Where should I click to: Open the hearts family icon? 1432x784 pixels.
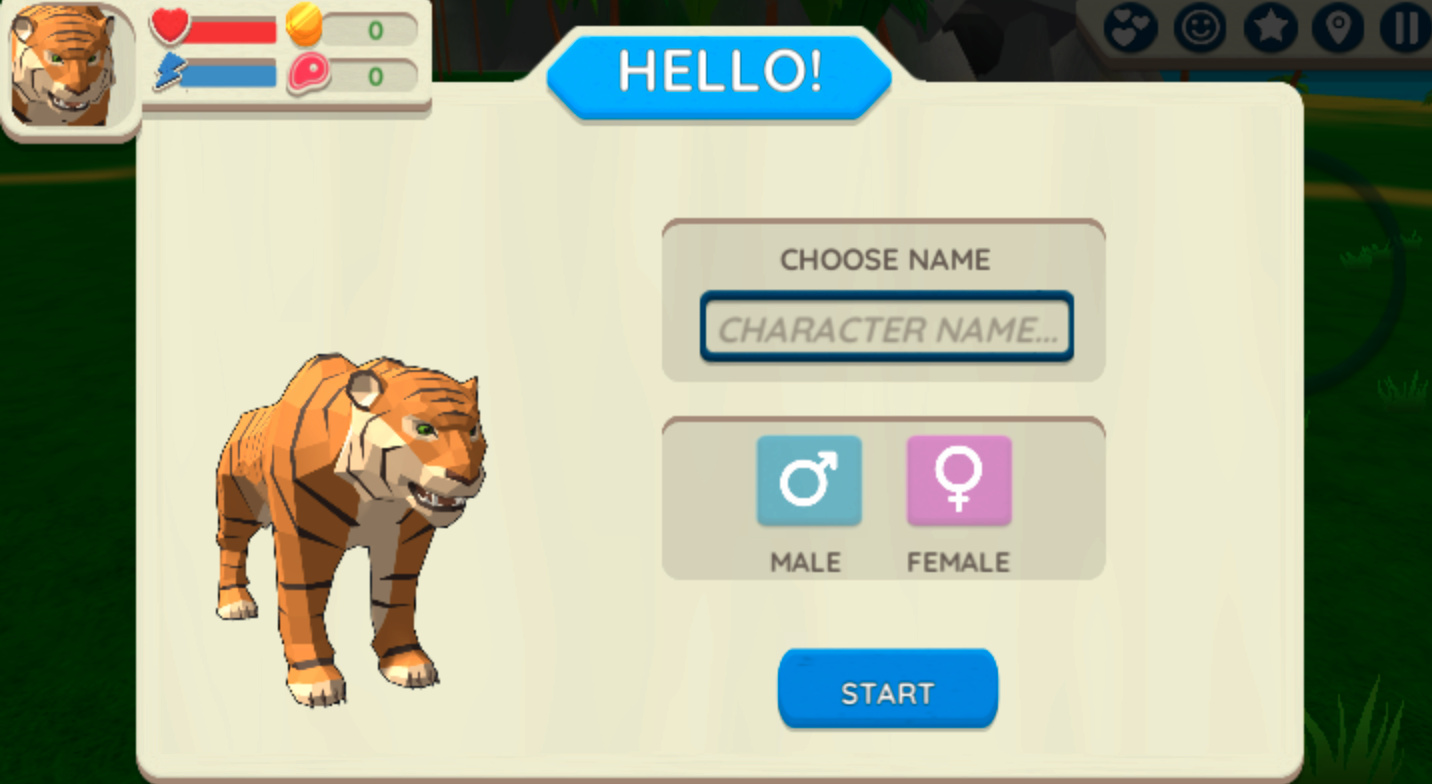click(x=1130, y=28)
